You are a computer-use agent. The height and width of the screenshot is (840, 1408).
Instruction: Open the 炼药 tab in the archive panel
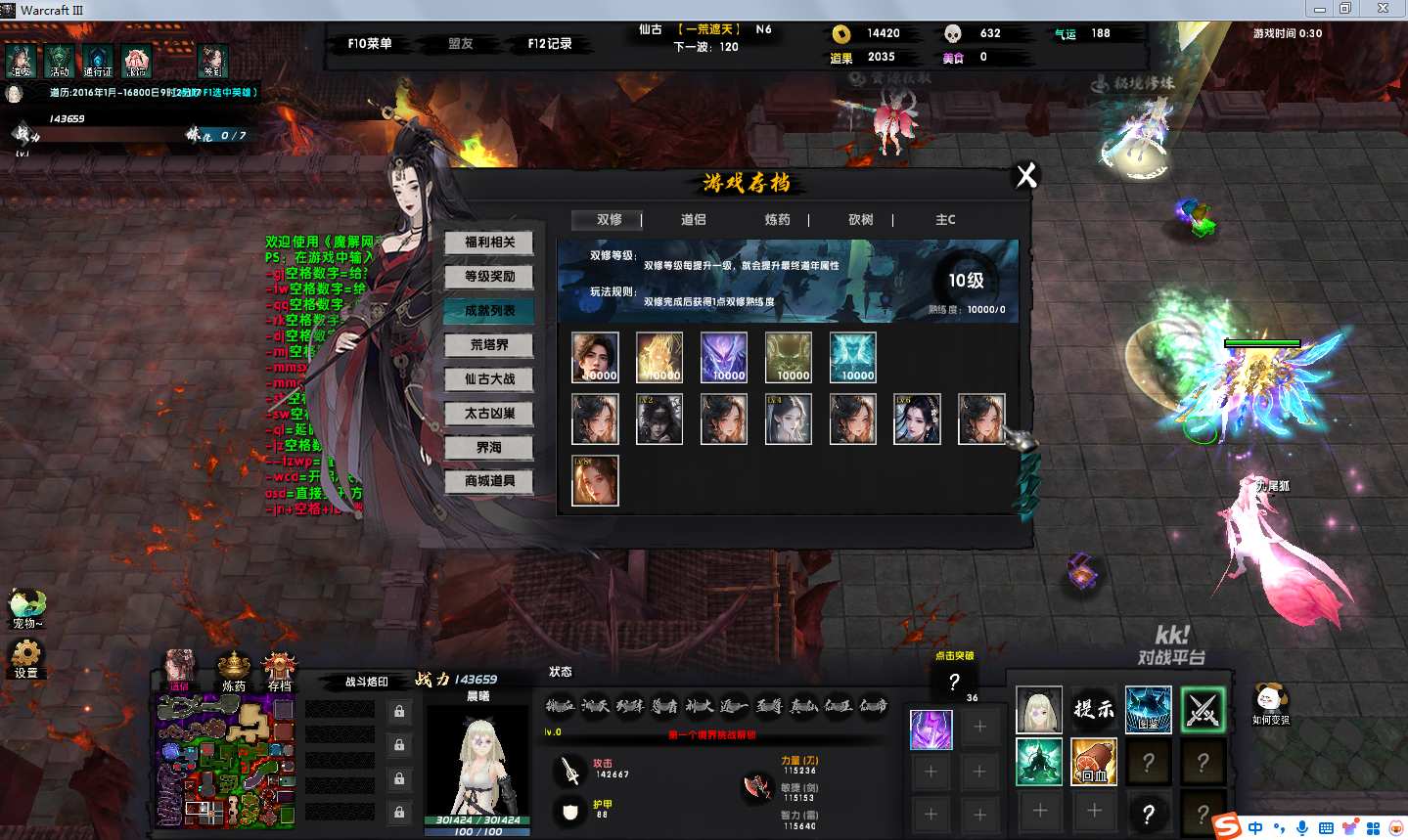tap(777, 220)
